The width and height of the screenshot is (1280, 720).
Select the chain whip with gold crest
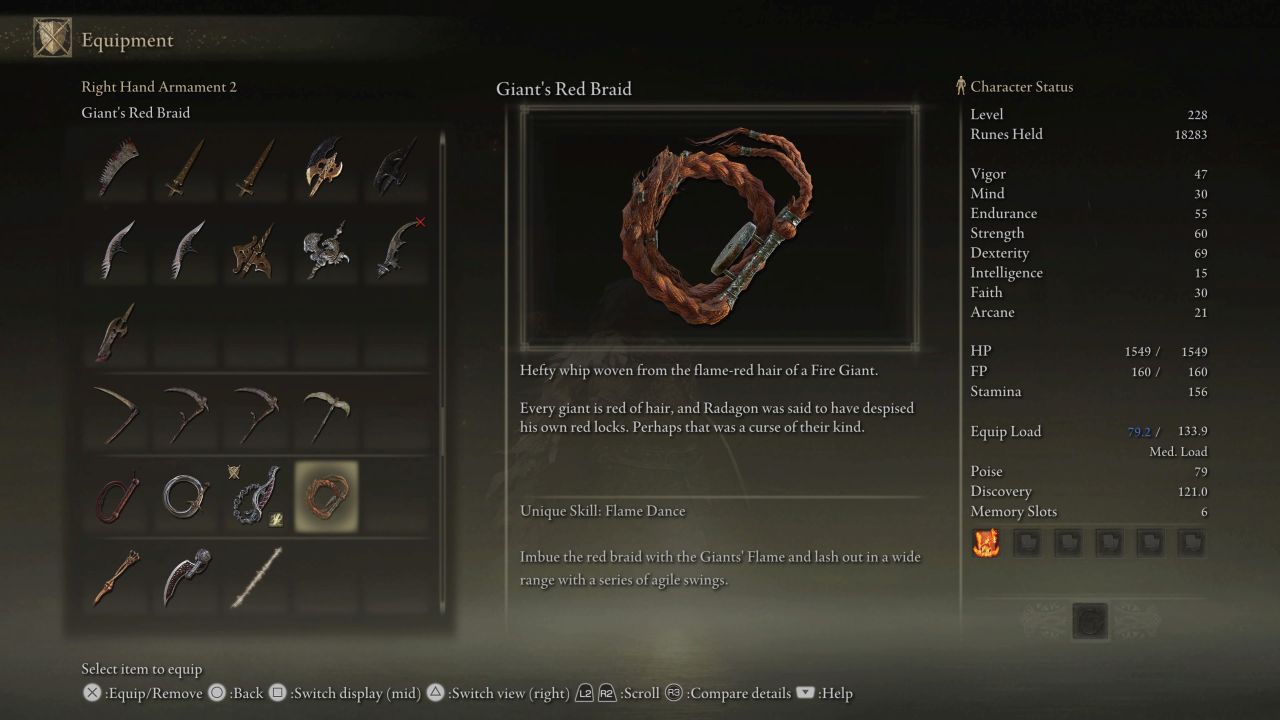point(255,495)
